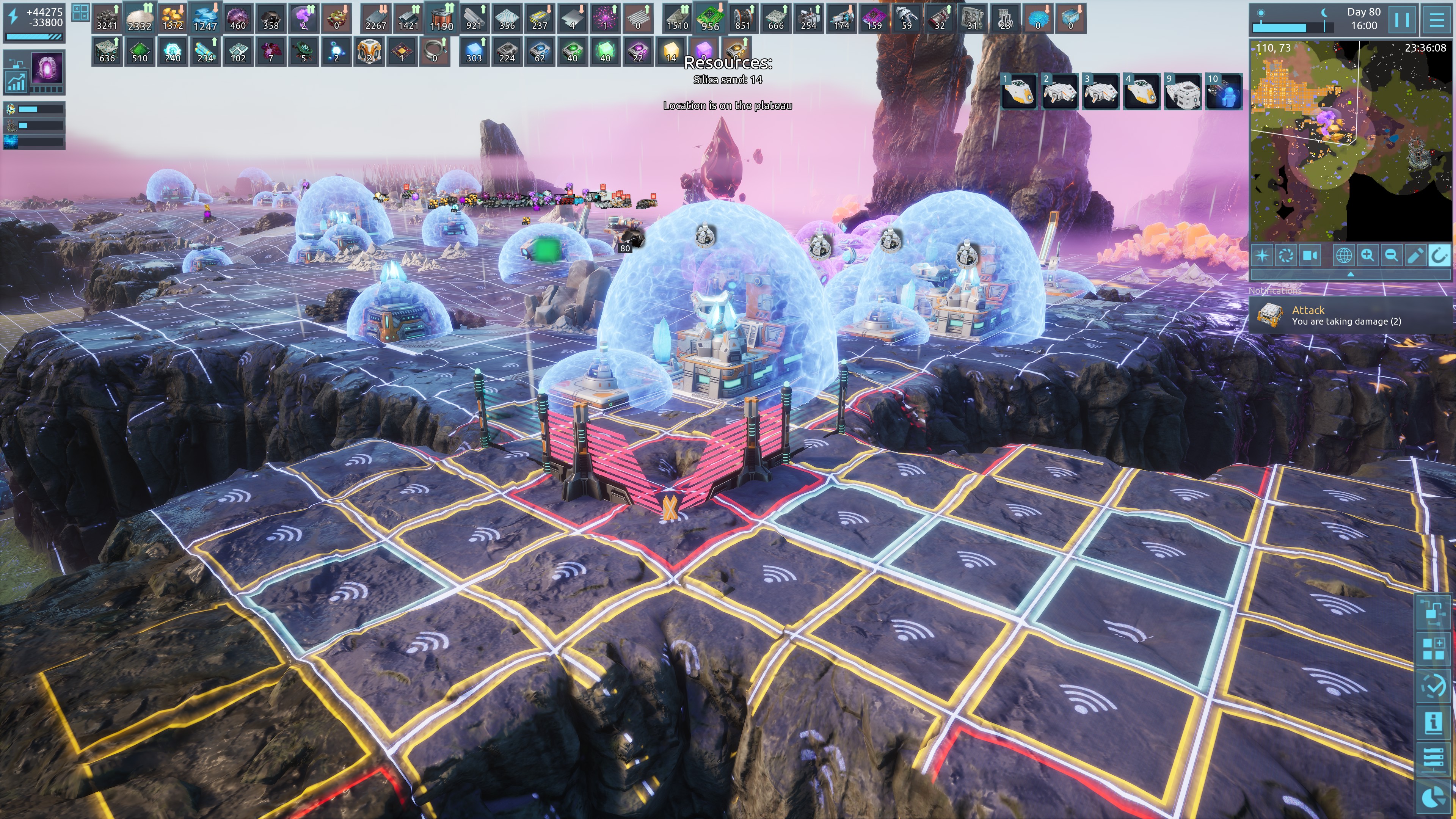Pause the game with the pause button
The image size is (1456, 819).
coord(1402,19)
